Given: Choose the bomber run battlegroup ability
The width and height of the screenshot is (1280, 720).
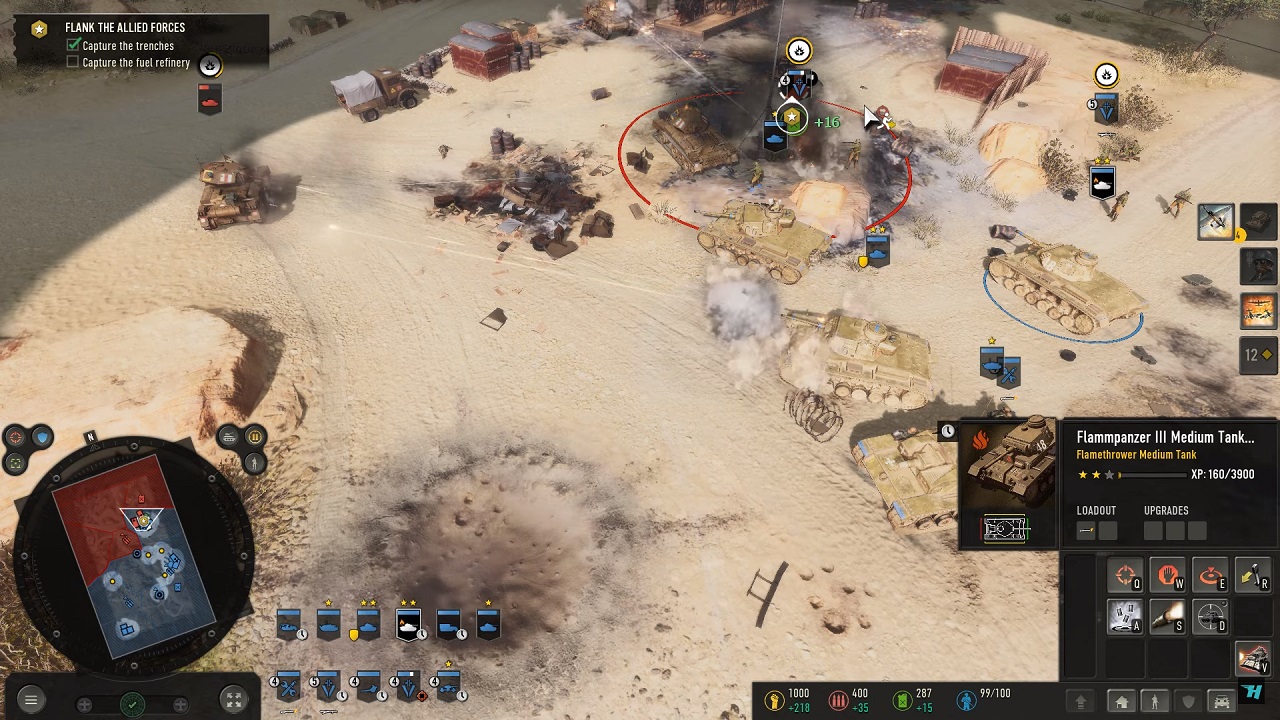Looking at the screenshot, I should (x=1259, y=310).
